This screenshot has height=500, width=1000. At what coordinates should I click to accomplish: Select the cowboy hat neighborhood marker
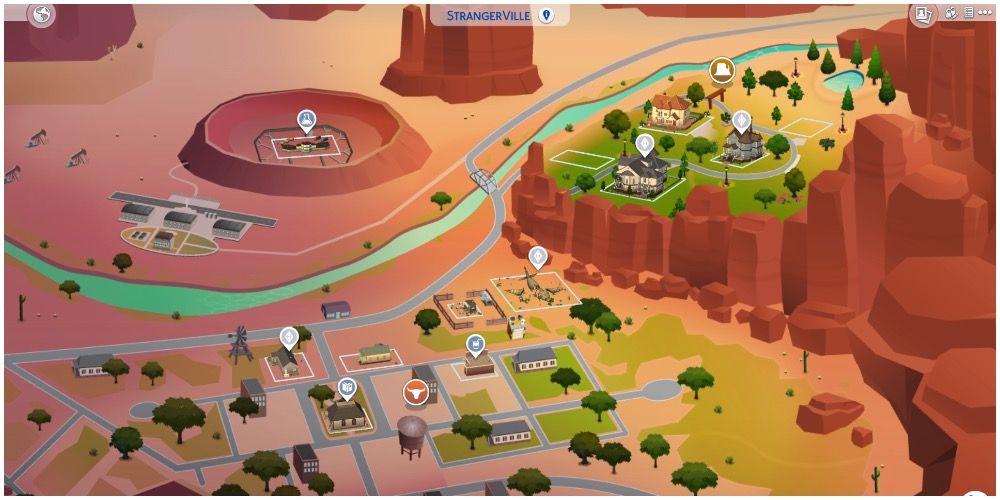(720, 70)
